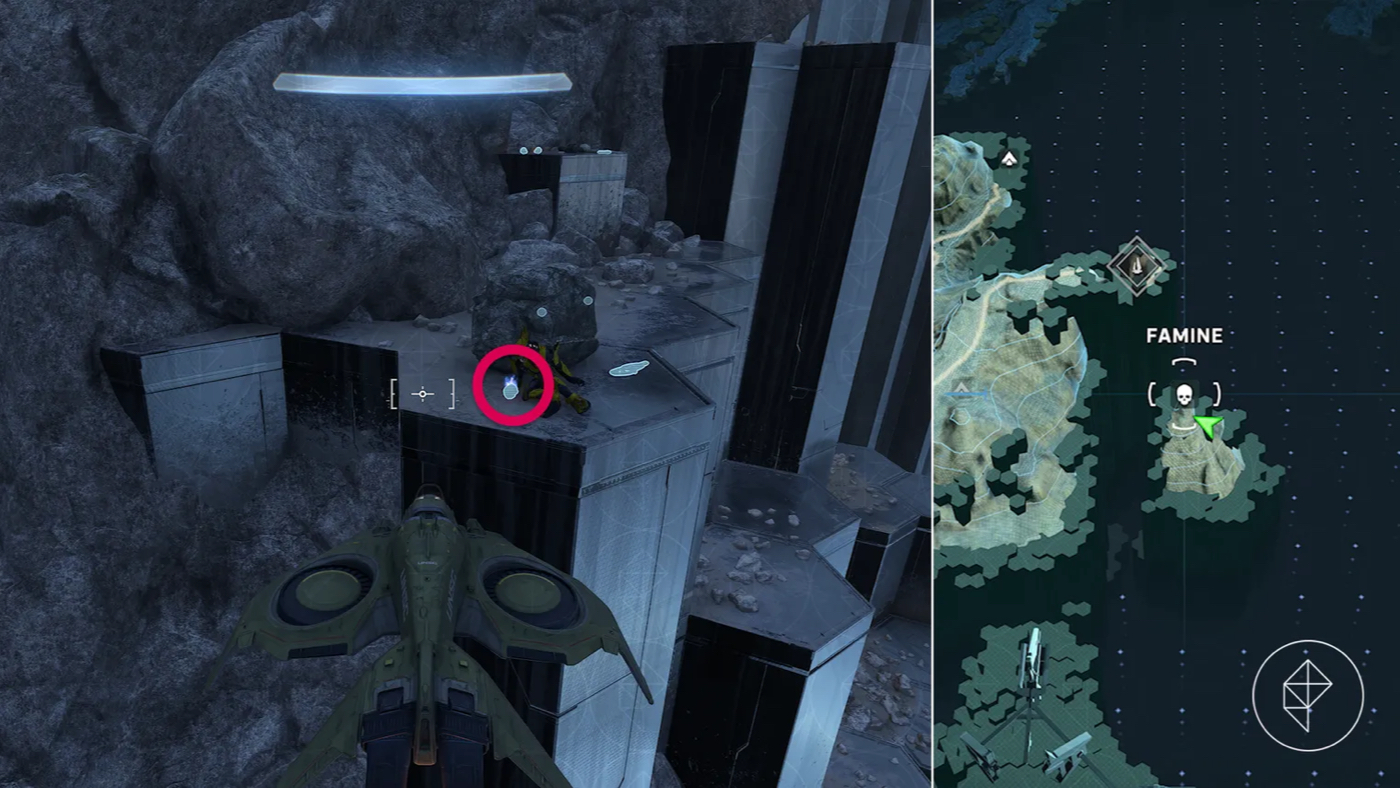Click the diamond-framed spire map marker
The image size is (1400, 788).
[1137, 265]
